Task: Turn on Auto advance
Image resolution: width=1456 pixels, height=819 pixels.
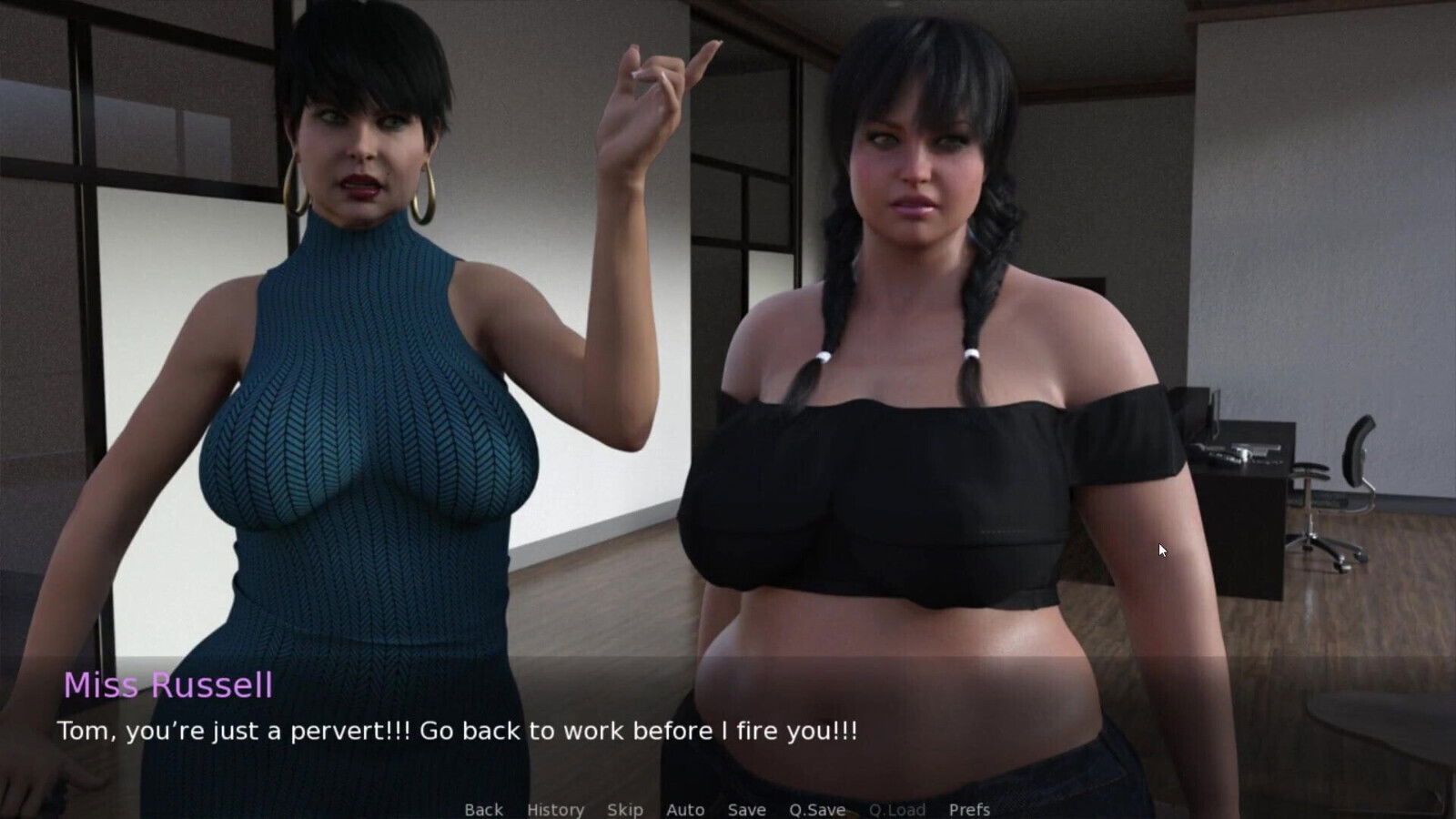Action: click(685, 809)
